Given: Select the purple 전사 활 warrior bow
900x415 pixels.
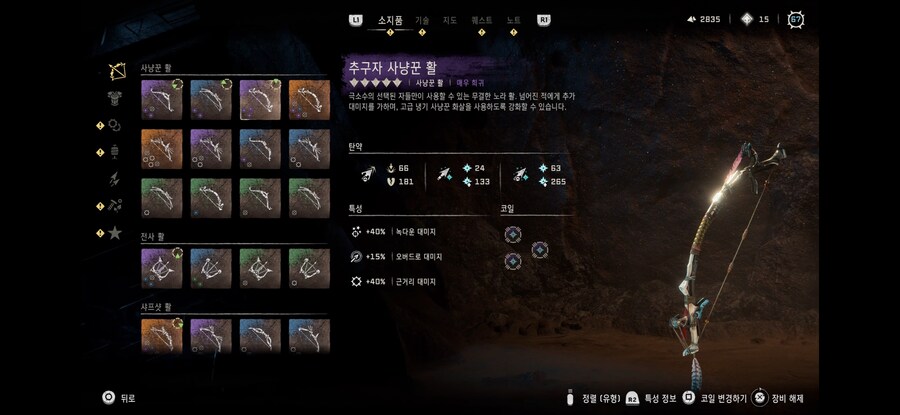Looking at the screenshot, I should point(162,268).
